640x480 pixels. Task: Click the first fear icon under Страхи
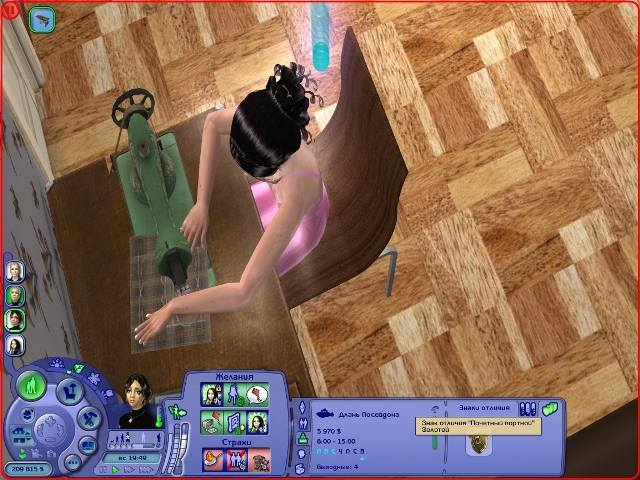click(x=212, y=458)
